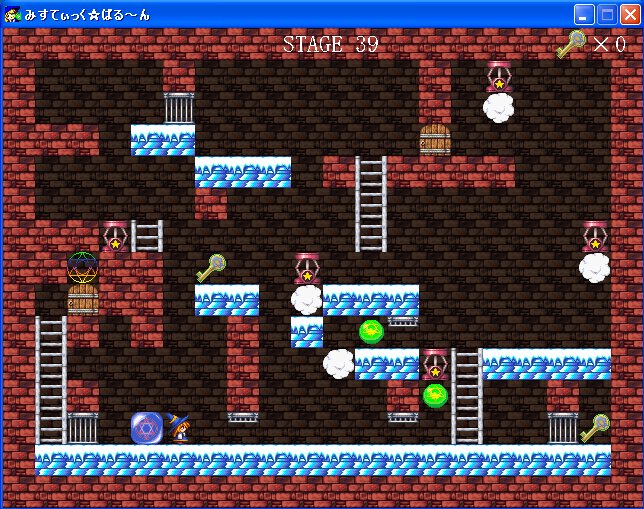Maximize the game window
This screenshot has height=509, width=644.
tap(607, 14)
